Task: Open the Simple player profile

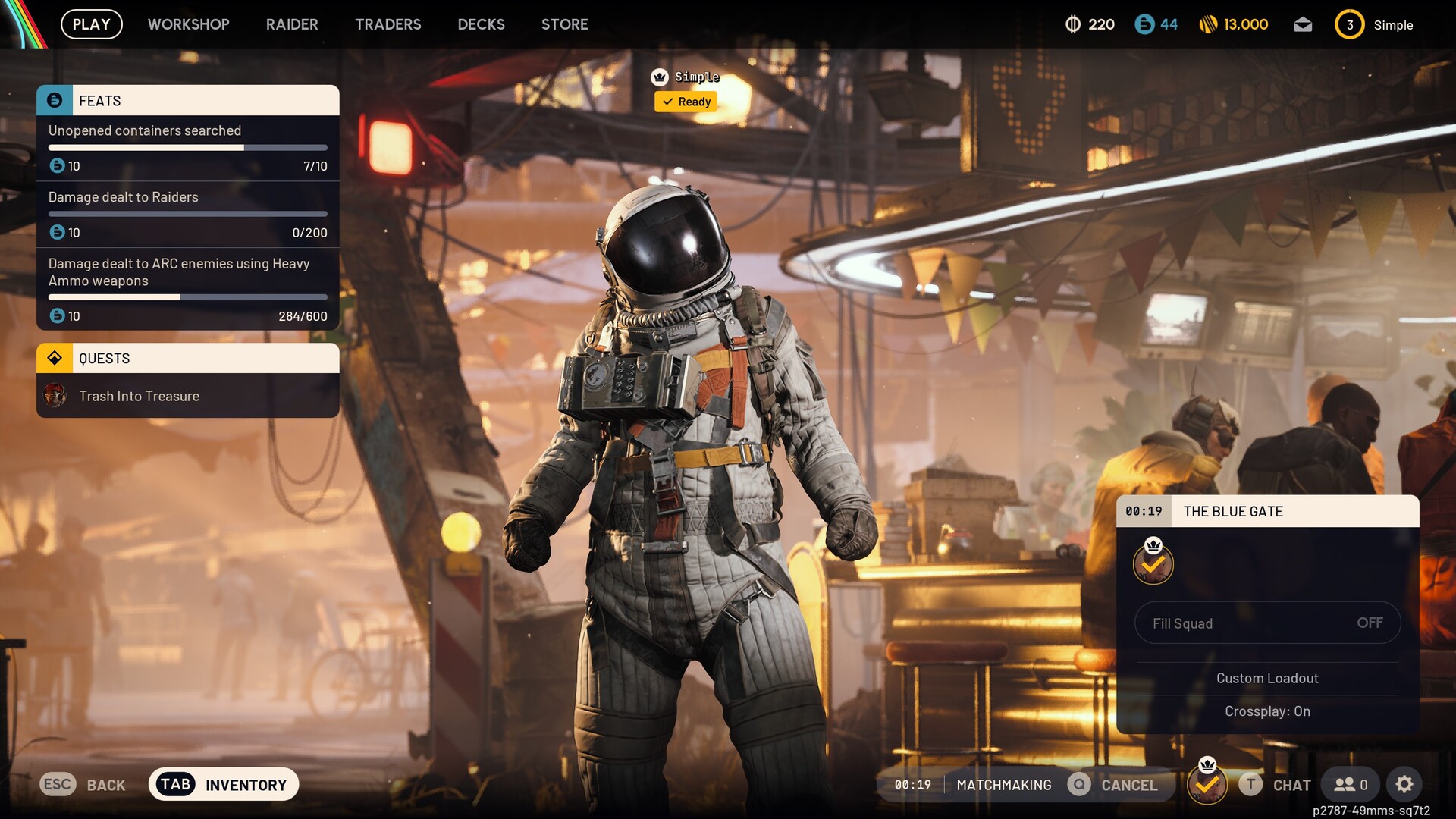Action: (x=1374, y=25)
